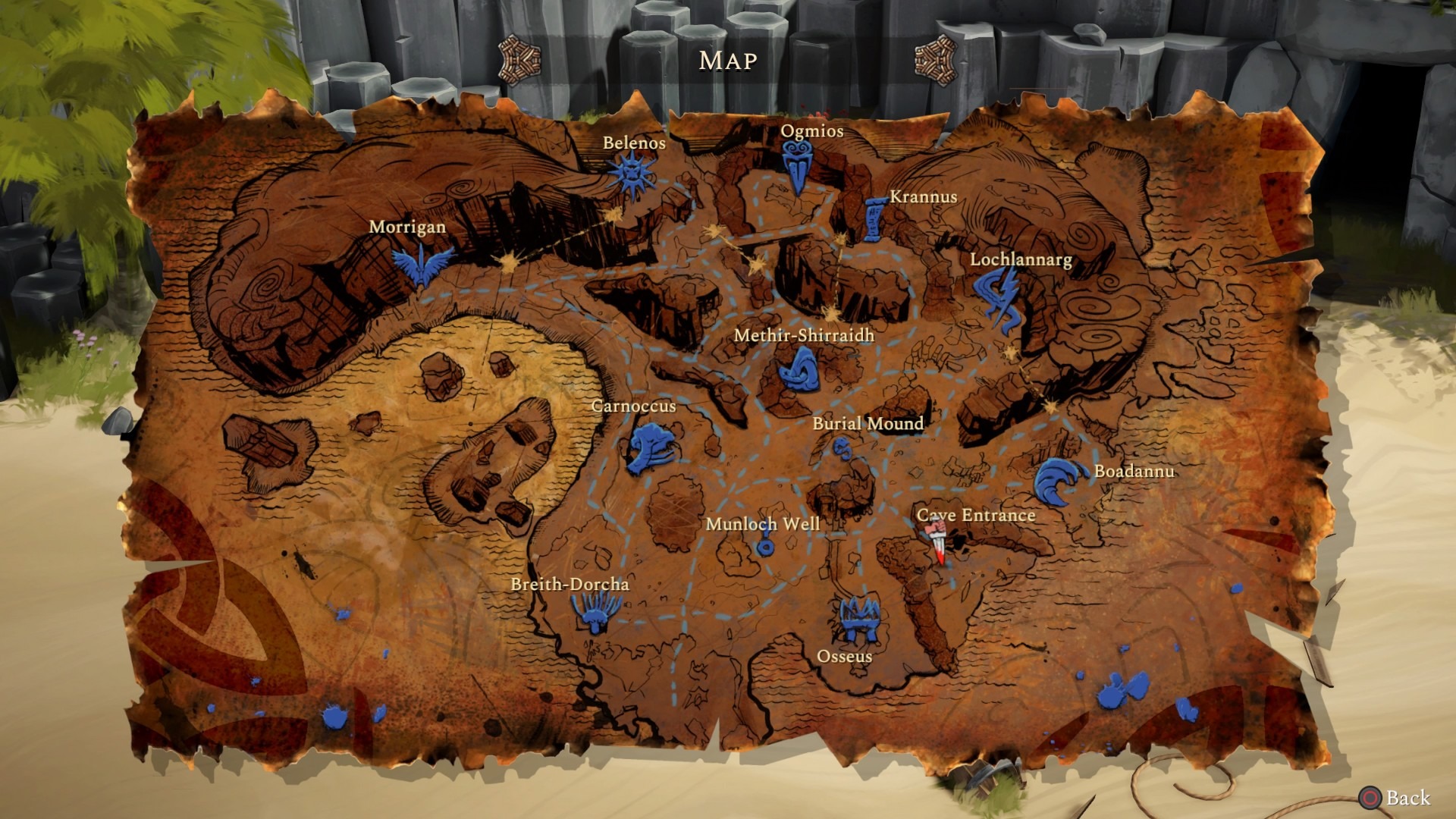The width and height of the screenshot is (1456, 819).
Task: Click the Burial Mound spiral marker
Action: tap(842, 449)
